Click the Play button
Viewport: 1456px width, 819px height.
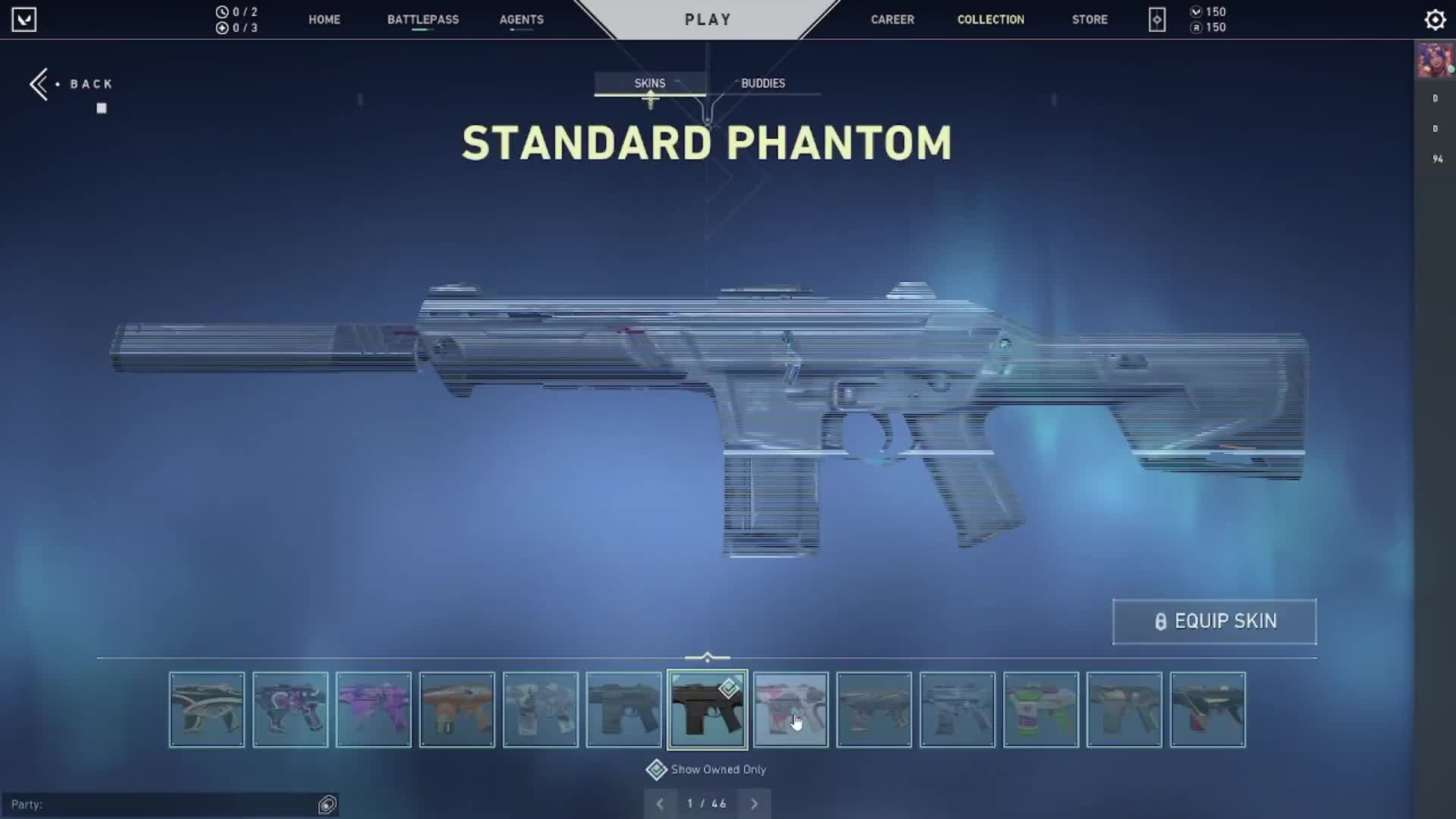708,20
